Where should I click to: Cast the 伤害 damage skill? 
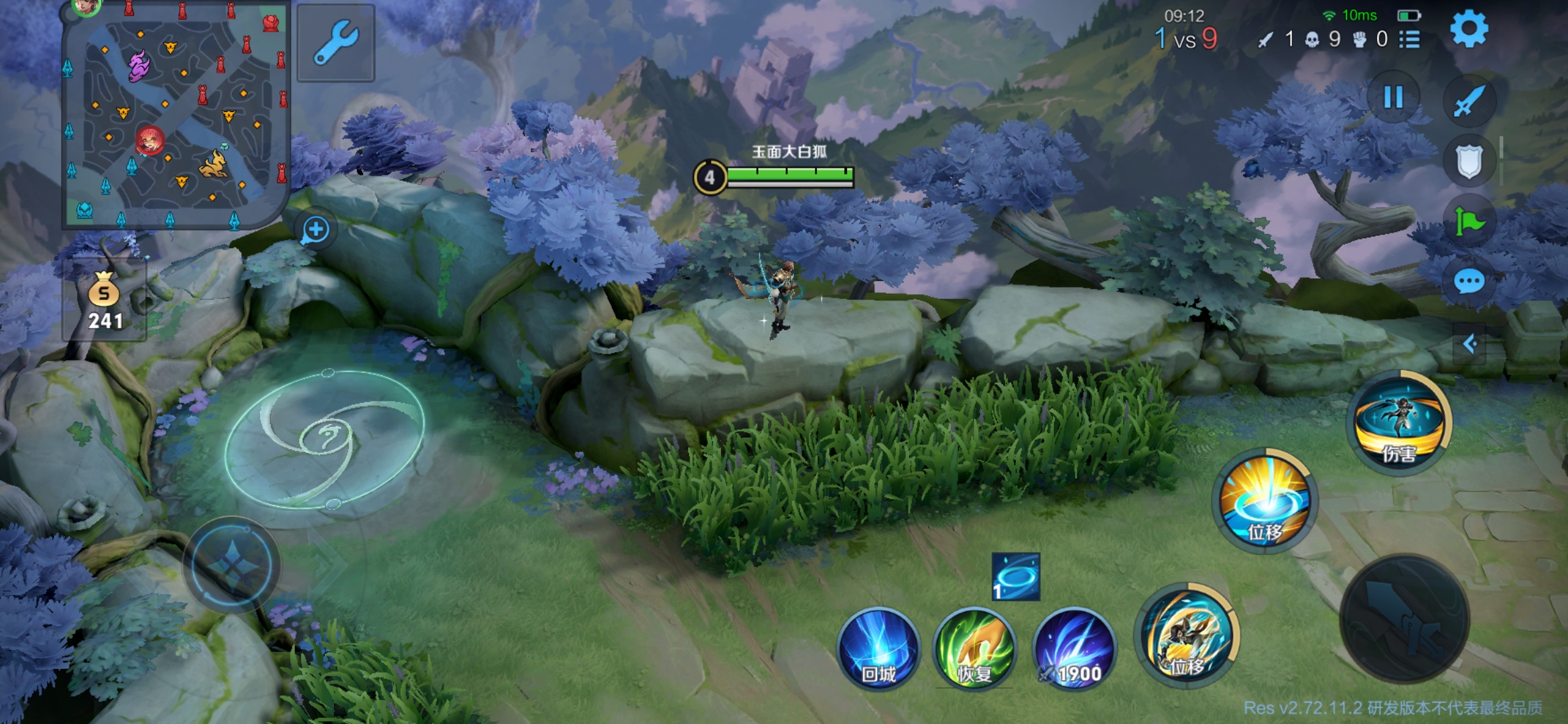click(x=1399, y=422)
